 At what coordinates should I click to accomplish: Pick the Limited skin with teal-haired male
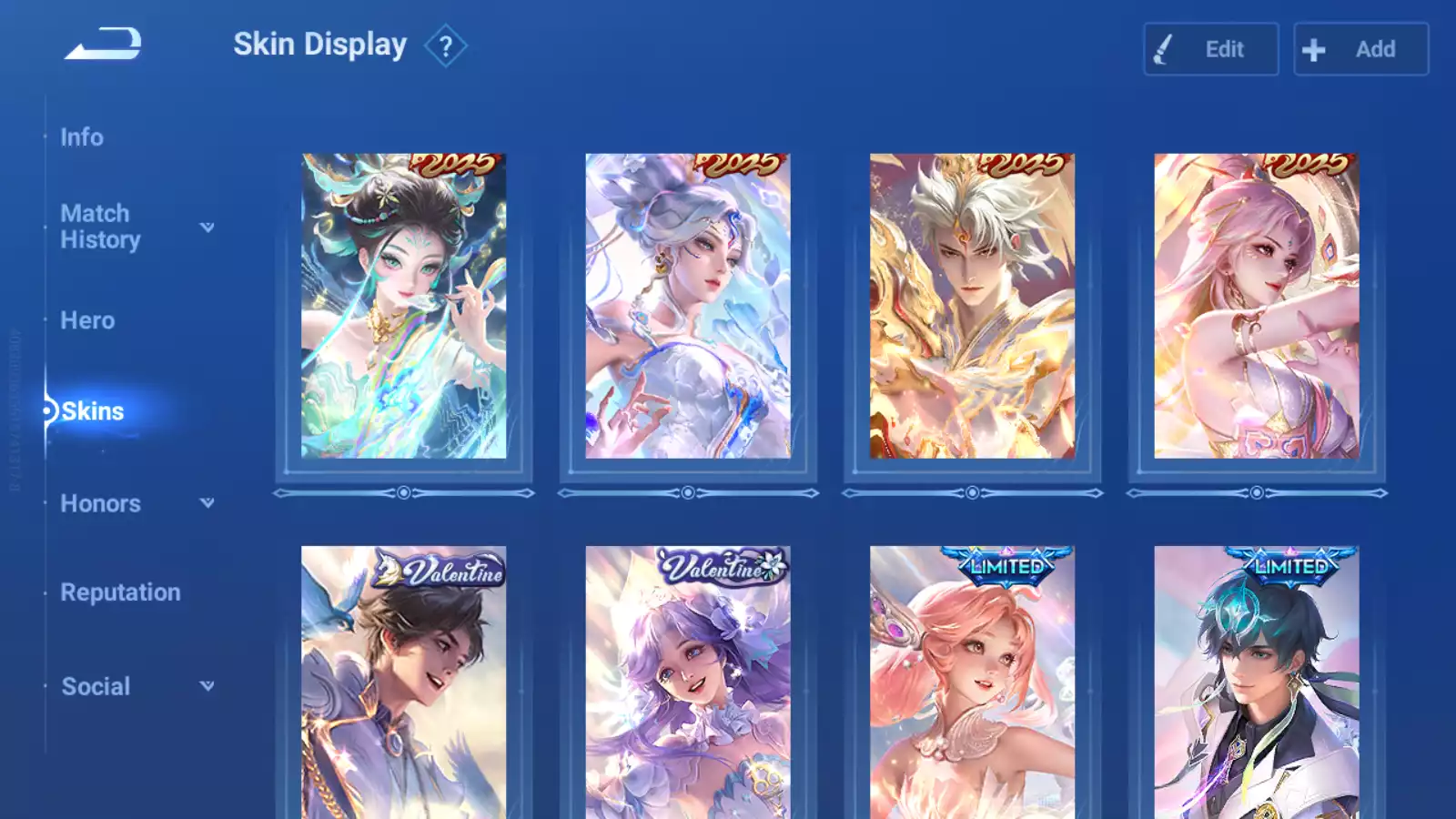pyautogui.click(x=1257, y=682)
